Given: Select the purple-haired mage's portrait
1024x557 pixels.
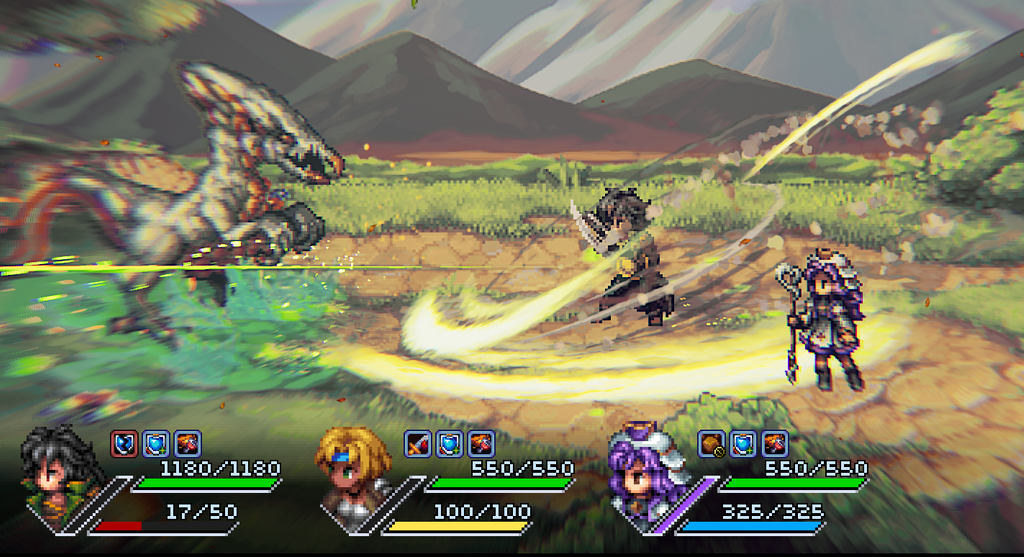Looking at the screenshot, I should [x=642, y=472].
